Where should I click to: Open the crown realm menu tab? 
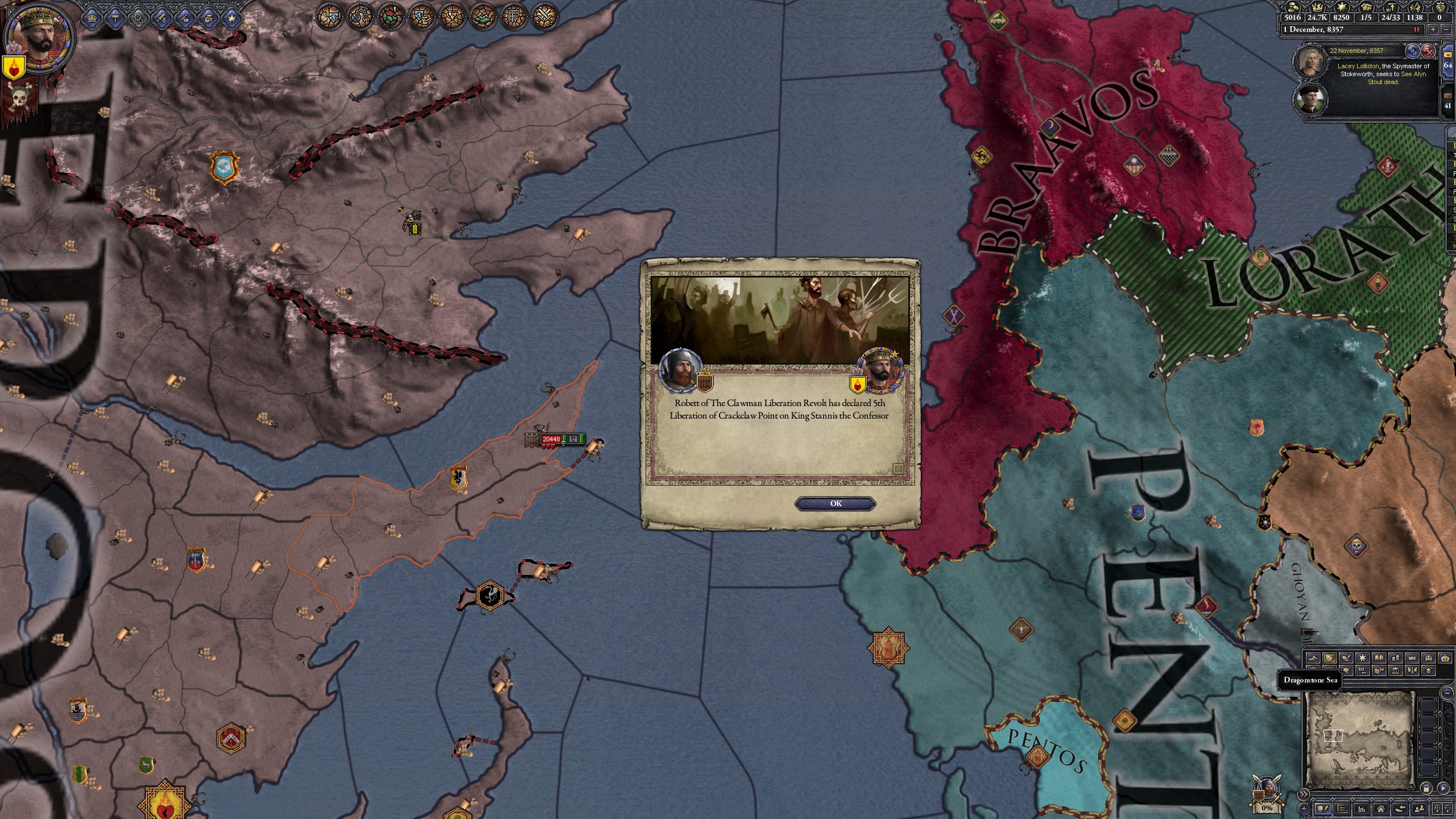92,18
